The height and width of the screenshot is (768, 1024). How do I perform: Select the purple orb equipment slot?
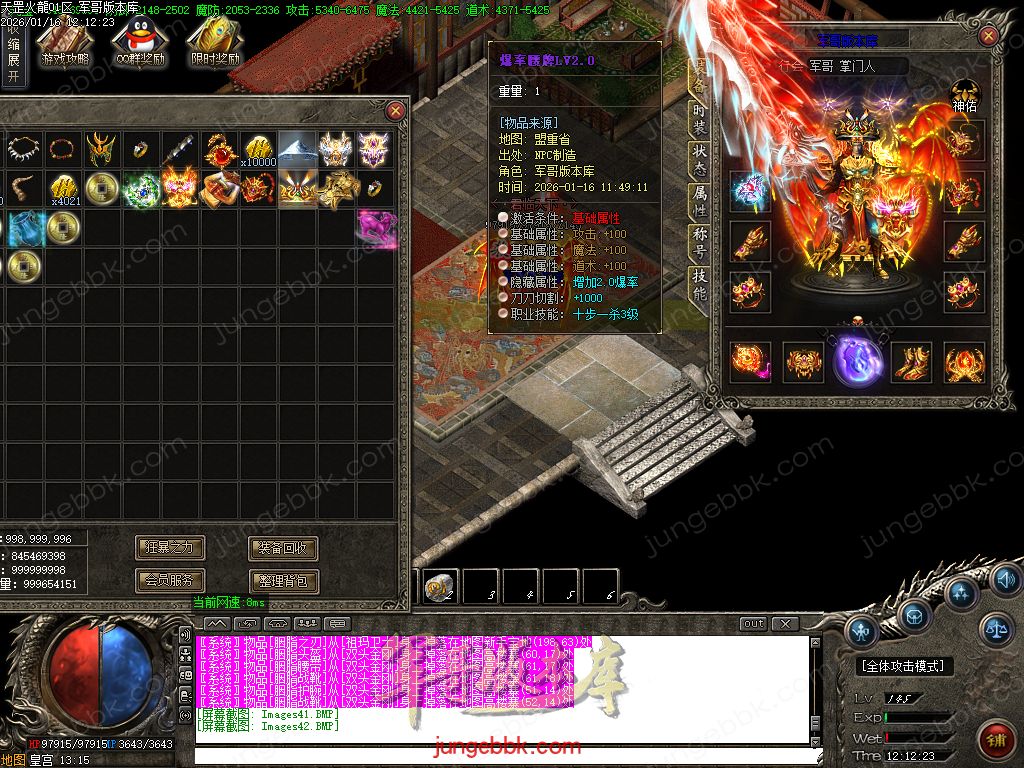(856, 359)
